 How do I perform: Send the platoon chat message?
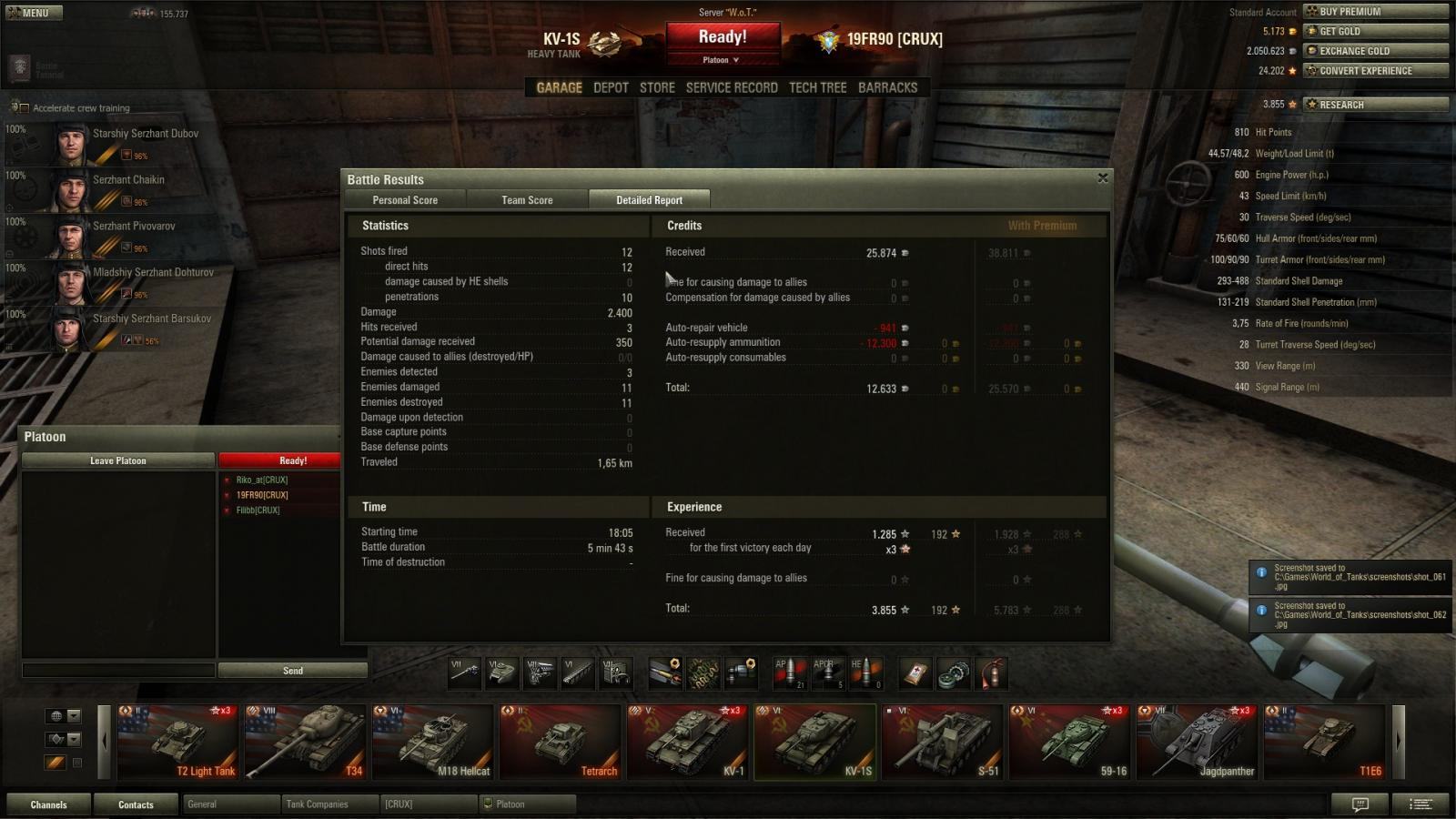(292, 671)
